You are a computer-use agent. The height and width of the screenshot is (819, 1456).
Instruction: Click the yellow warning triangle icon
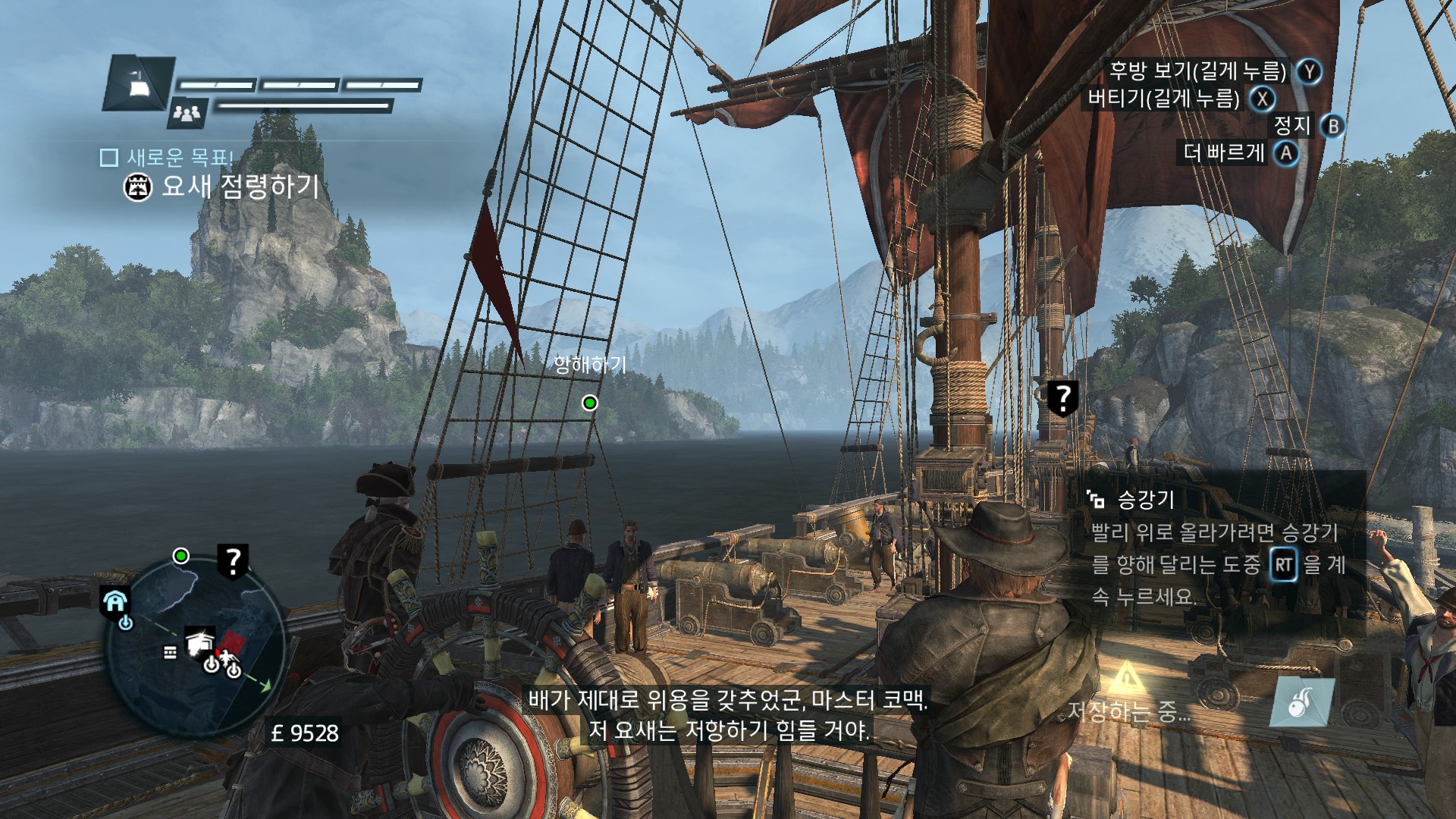pos(1127,676)
